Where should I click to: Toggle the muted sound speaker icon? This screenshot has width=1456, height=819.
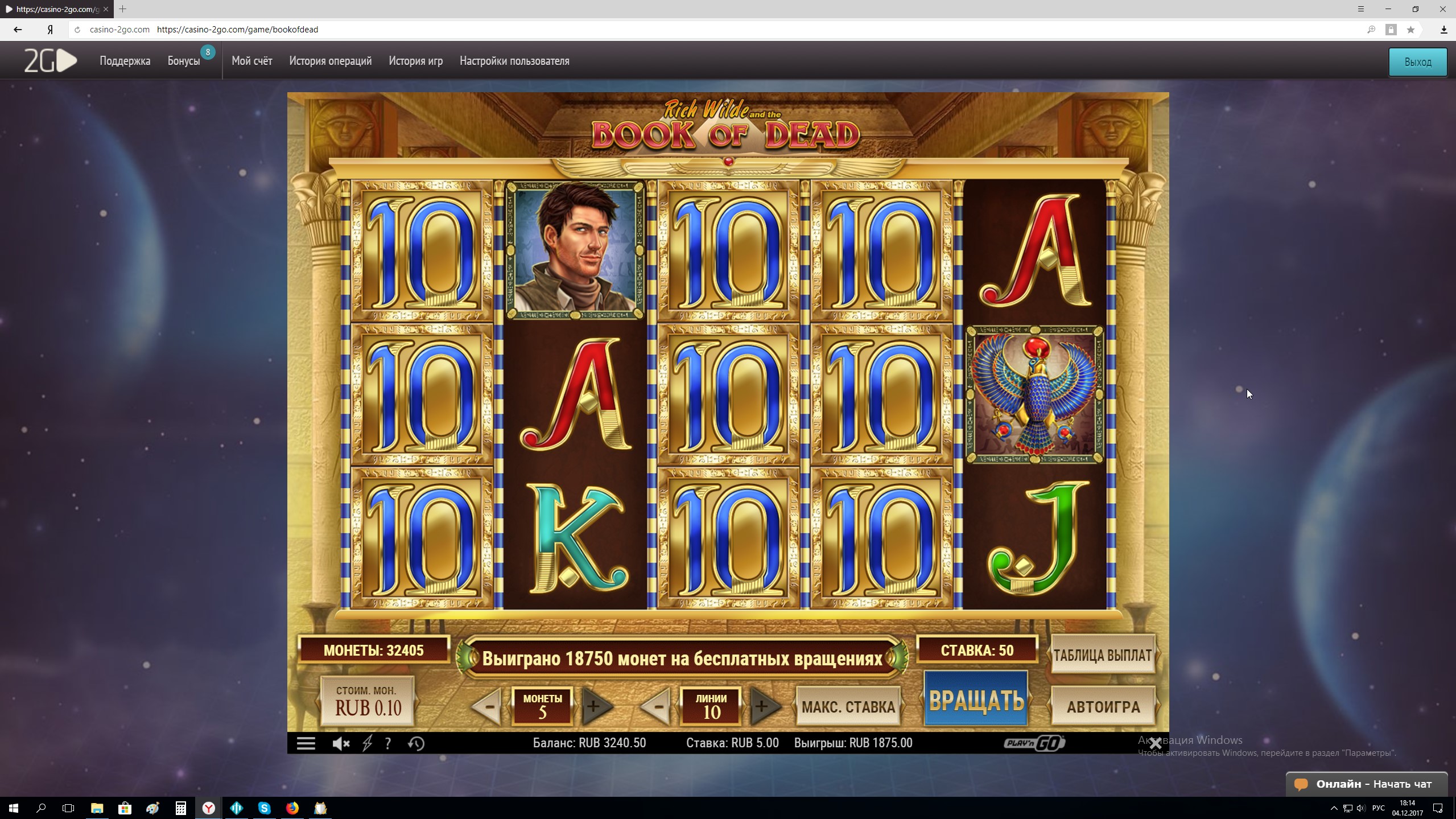tap(340, 743)
